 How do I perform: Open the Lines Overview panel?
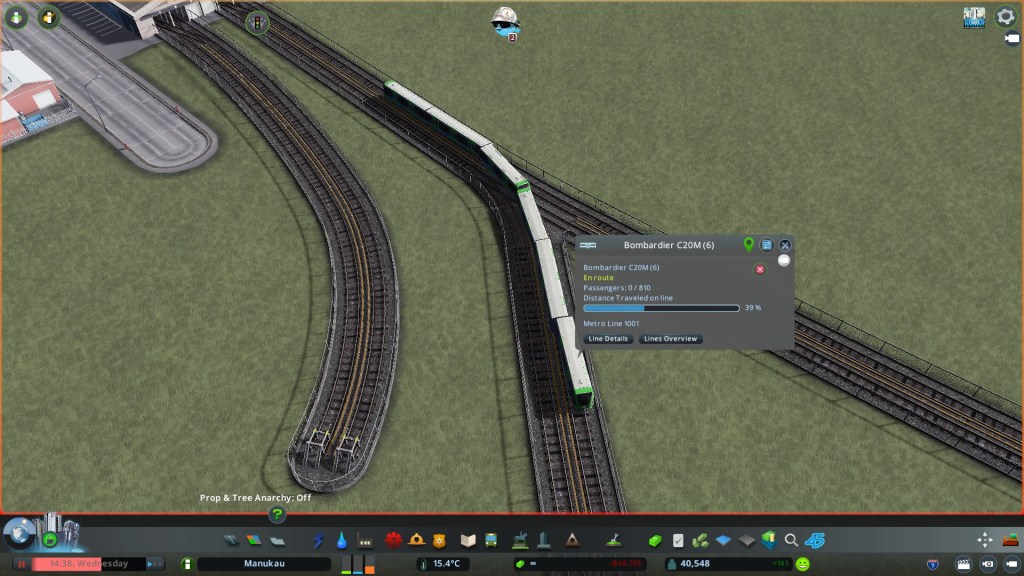pyautogui.click(x=670, y=339)
